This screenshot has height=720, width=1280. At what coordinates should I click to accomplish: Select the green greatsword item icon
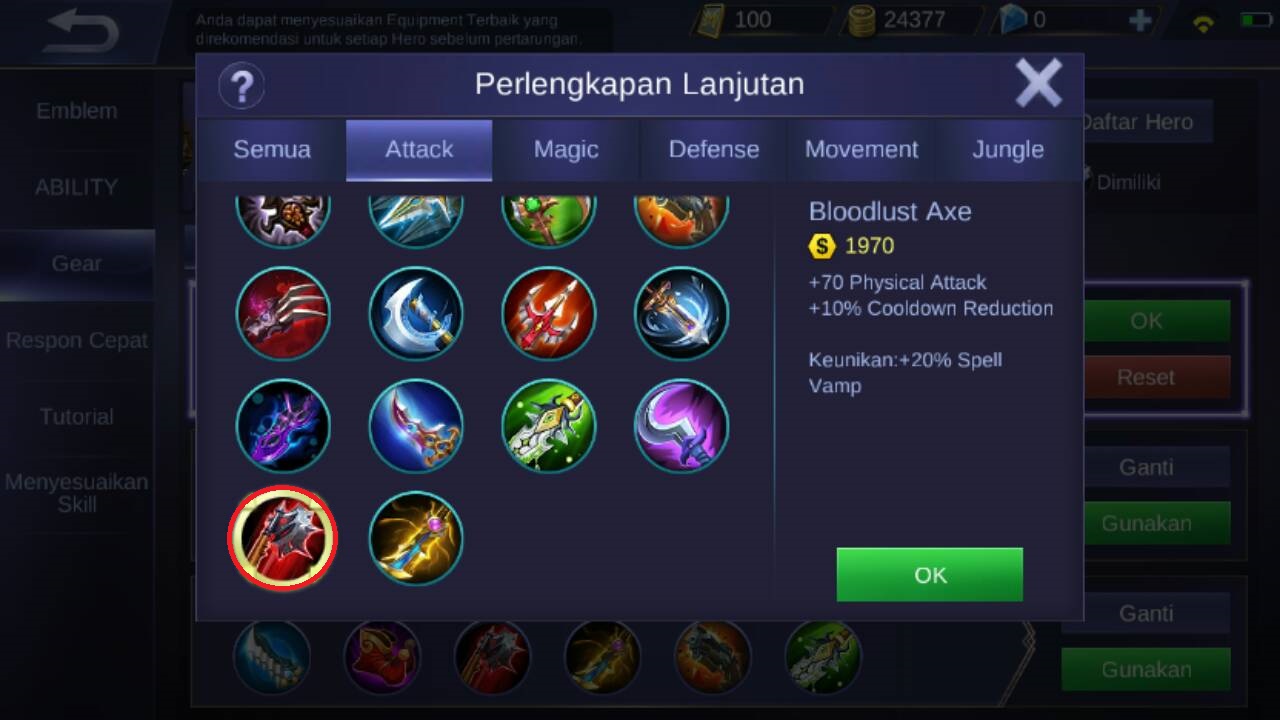pos(549,426)
